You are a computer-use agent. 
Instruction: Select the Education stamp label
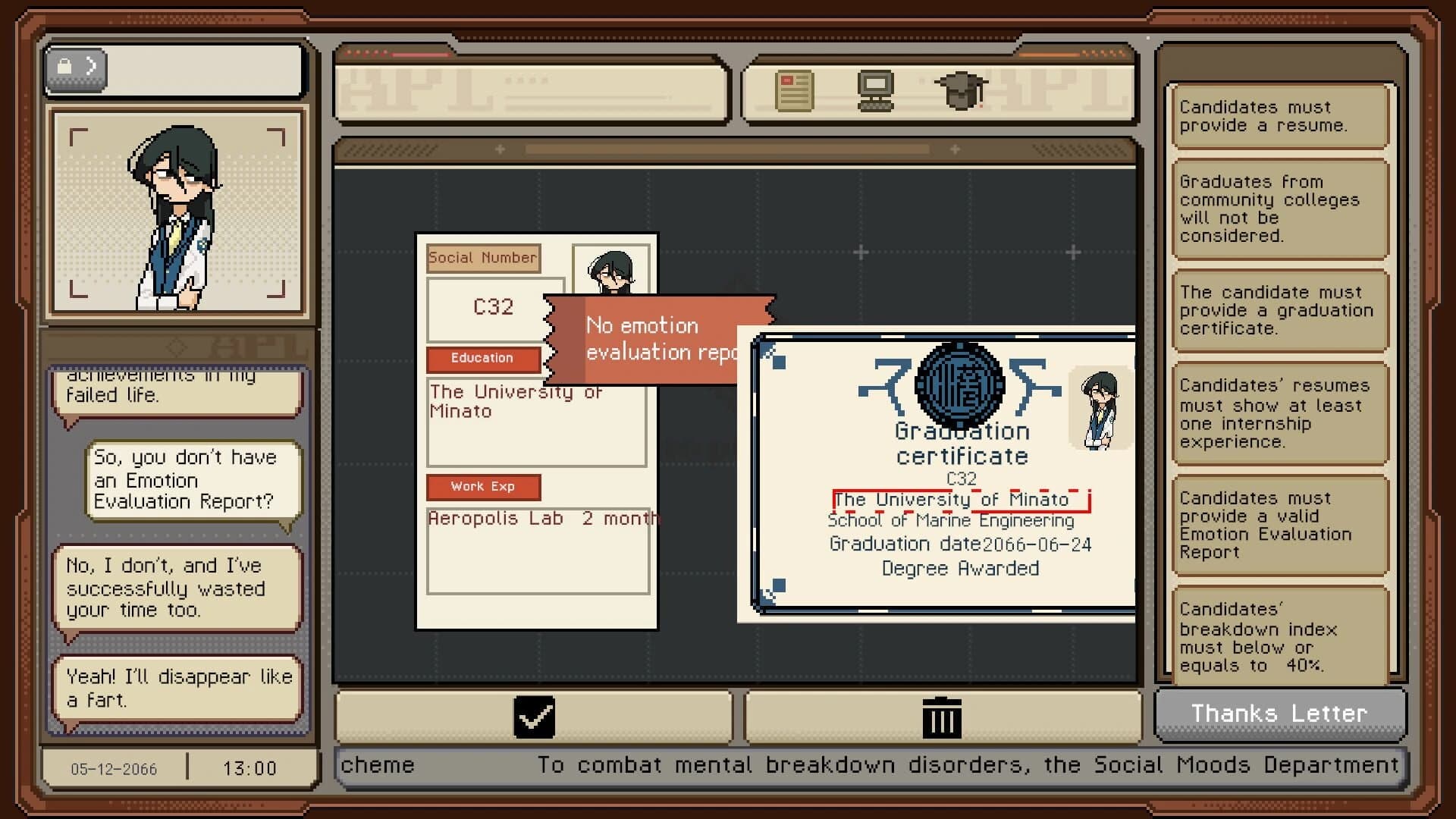point(483,359)
